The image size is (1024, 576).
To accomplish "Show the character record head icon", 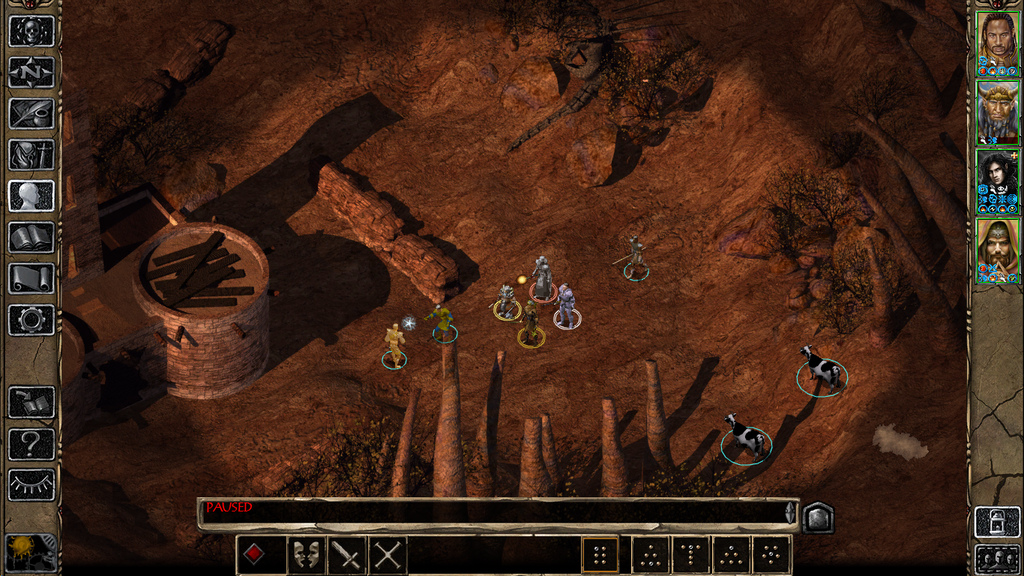I will pos(31,195).
